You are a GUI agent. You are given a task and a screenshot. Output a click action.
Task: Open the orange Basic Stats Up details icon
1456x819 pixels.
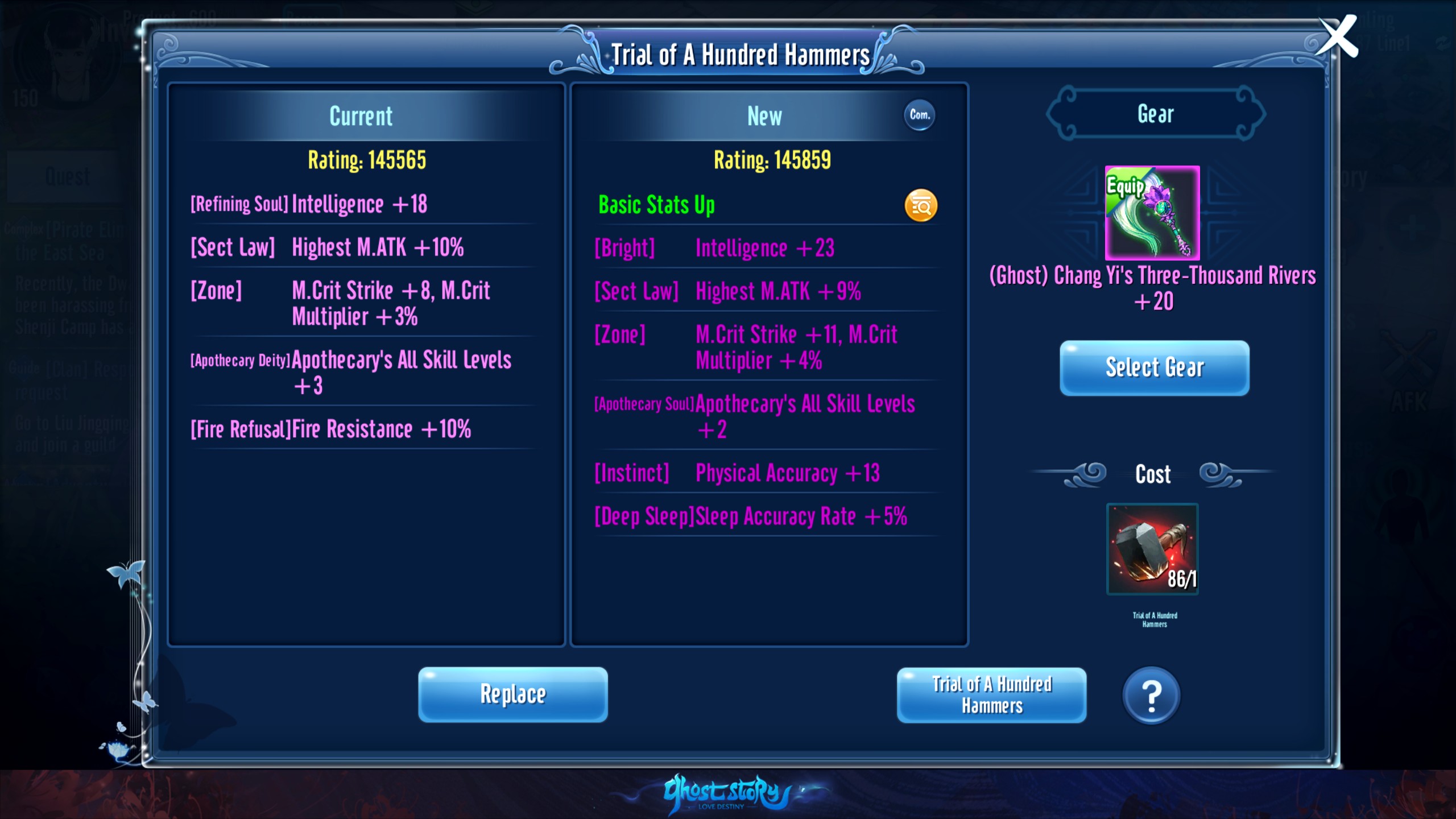coord(921,205)
